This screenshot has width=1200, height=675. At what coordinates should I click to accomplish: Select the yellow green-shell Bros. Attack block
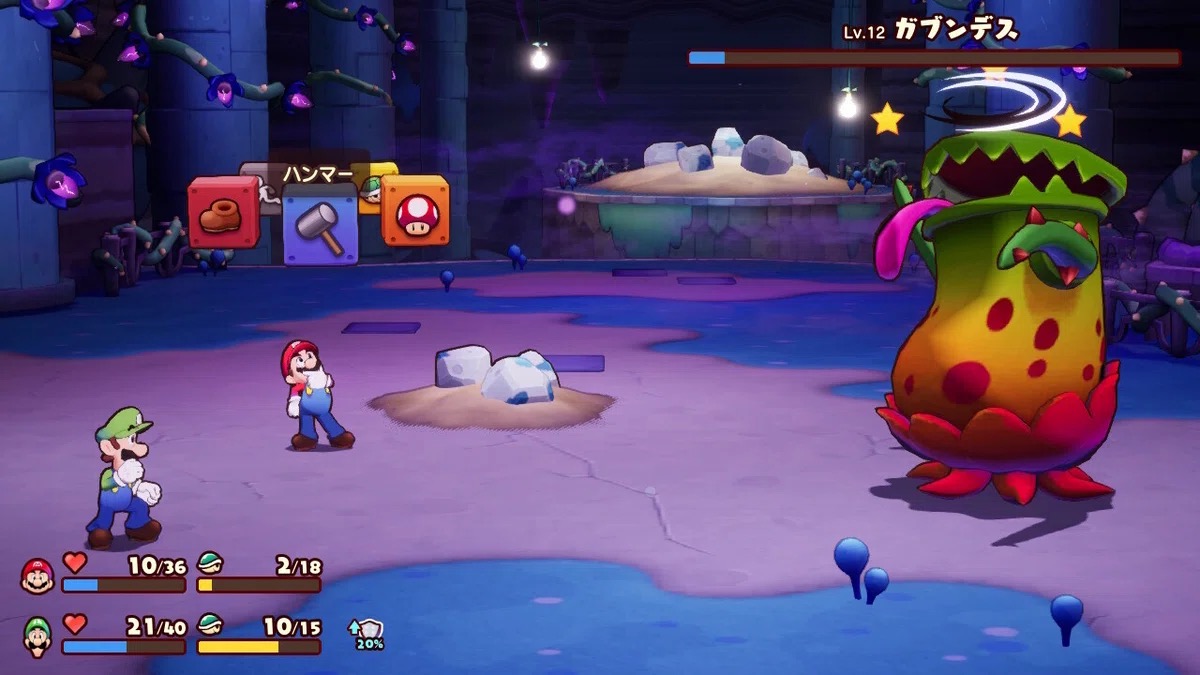pyautogui.click(x=372, y=185)
